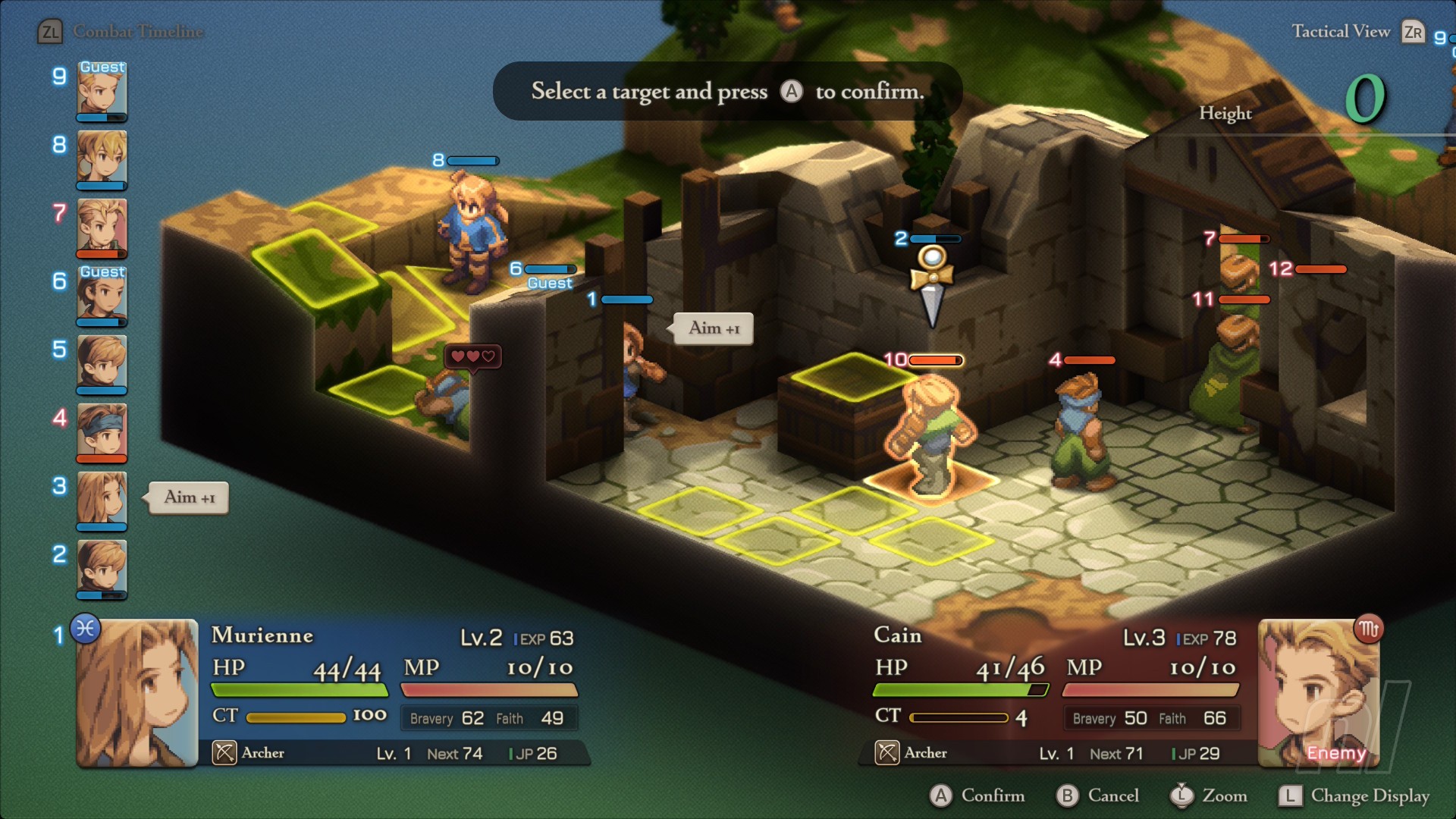
Task: Open the enemy Cain's large portrait
Action: (1319, 693)
